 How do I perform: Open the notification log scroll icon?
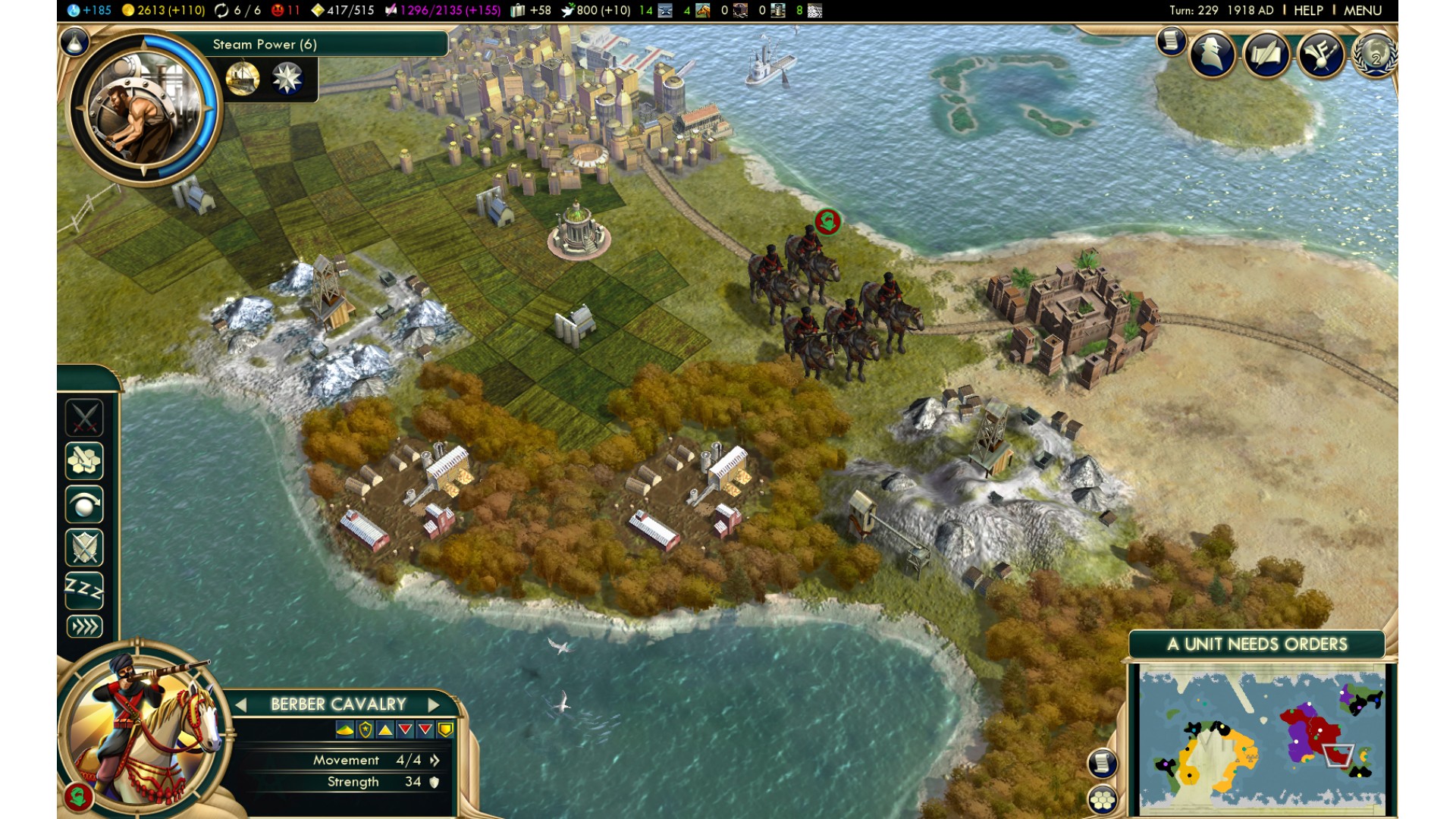(1171, 41)
